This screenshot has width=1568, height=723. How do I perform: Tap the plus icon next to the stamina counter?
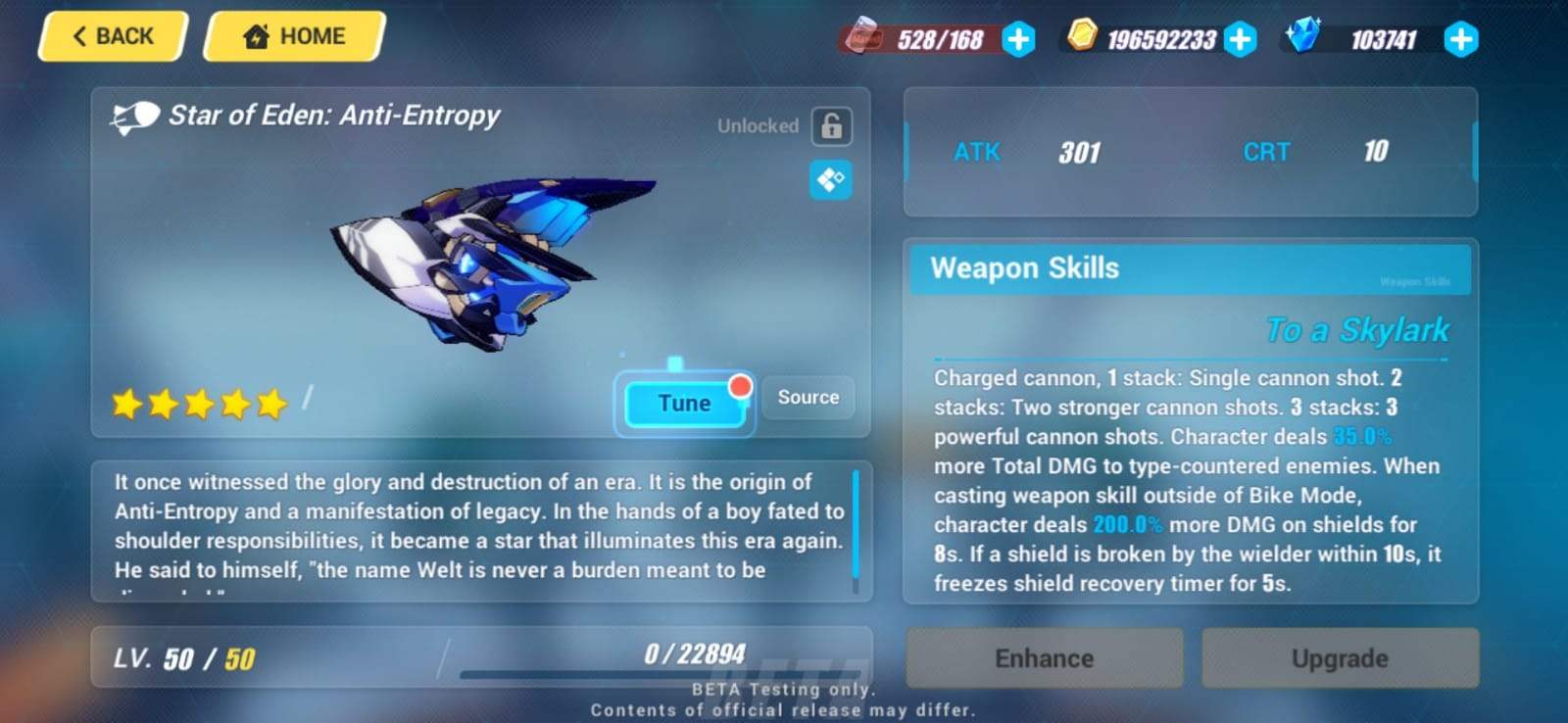[x=1016, y=39]
